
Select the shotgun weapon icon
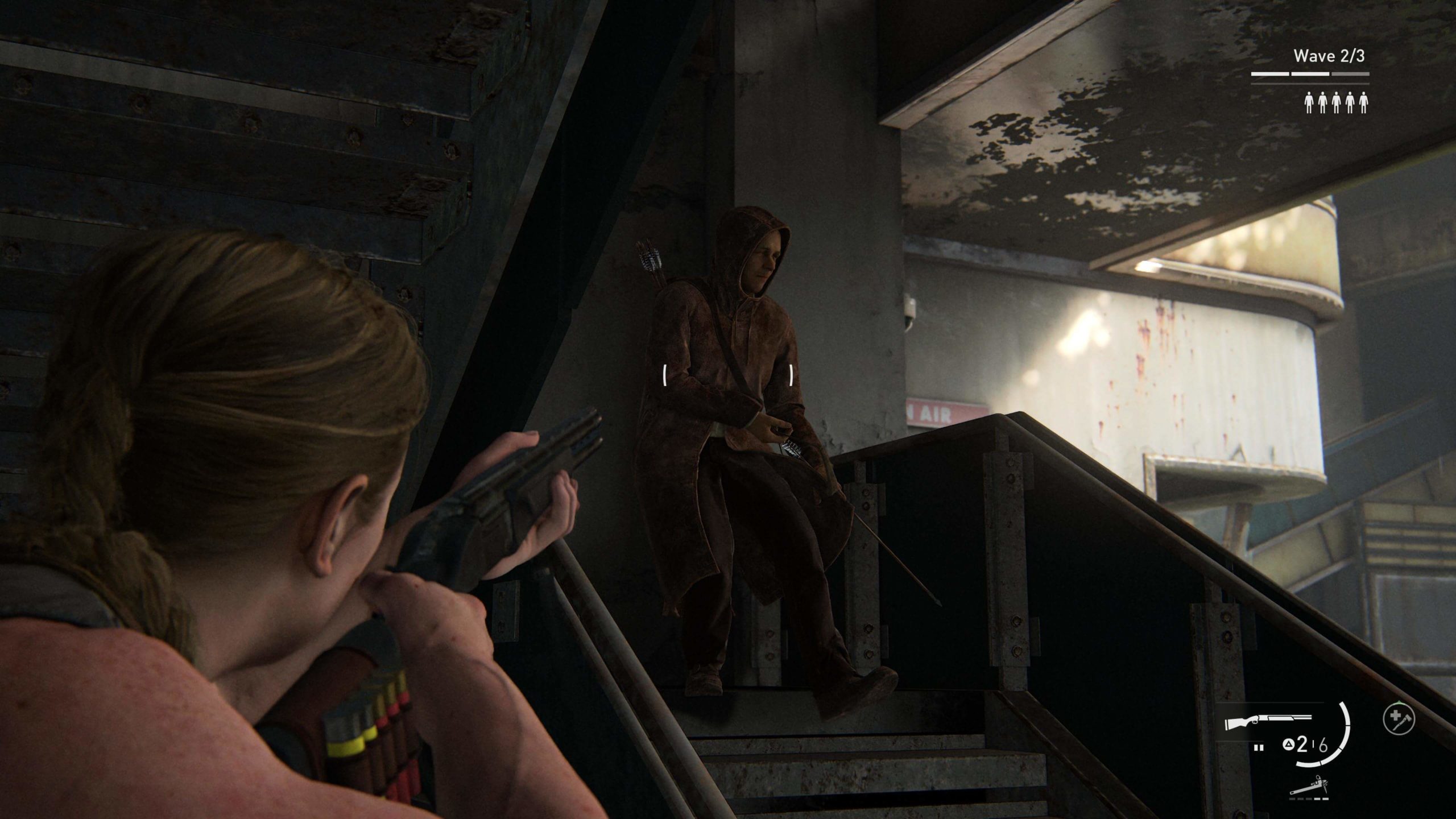[x=1268, y=722]
